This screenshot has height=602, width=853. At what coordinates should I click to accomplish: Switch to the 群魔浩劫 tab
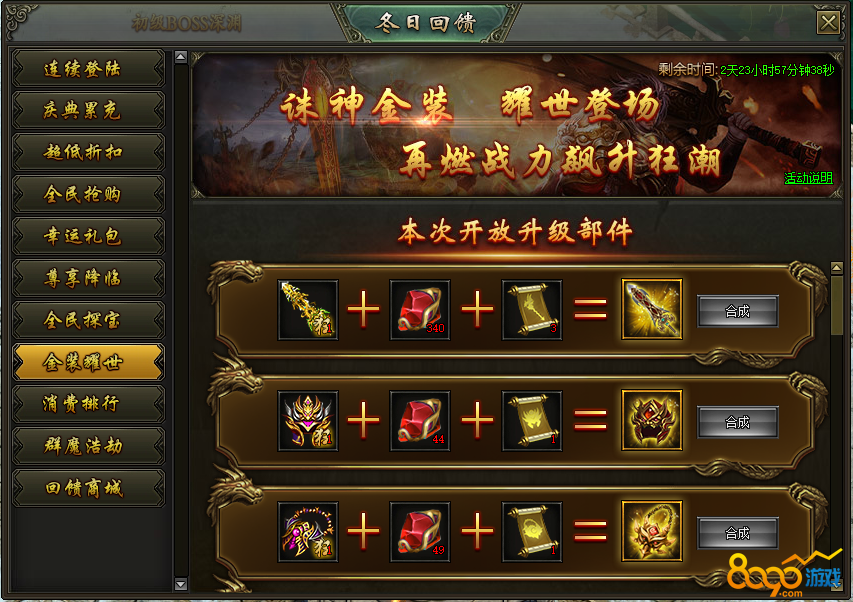[87, 446]
